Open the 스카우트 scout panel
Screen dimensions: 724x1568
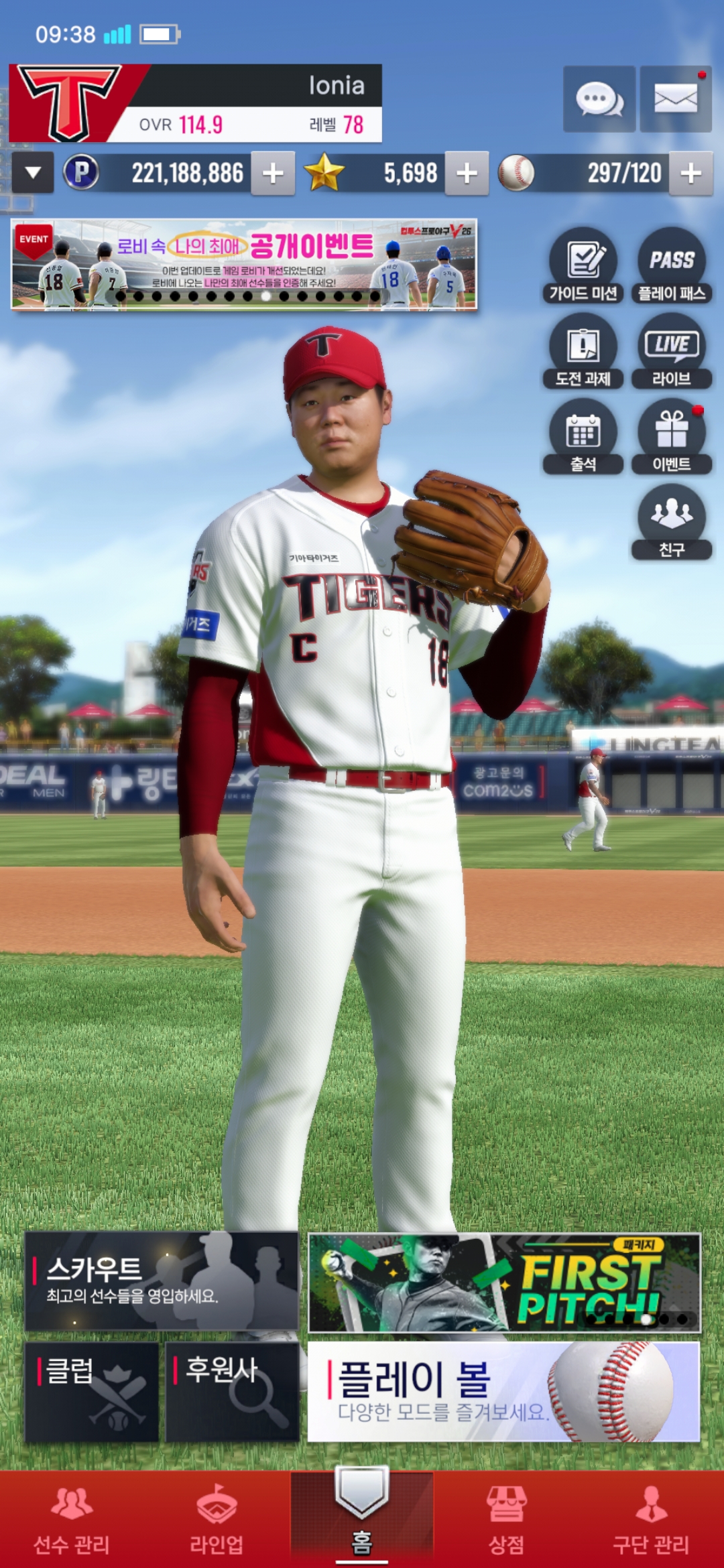click(x=162, y=1281)
